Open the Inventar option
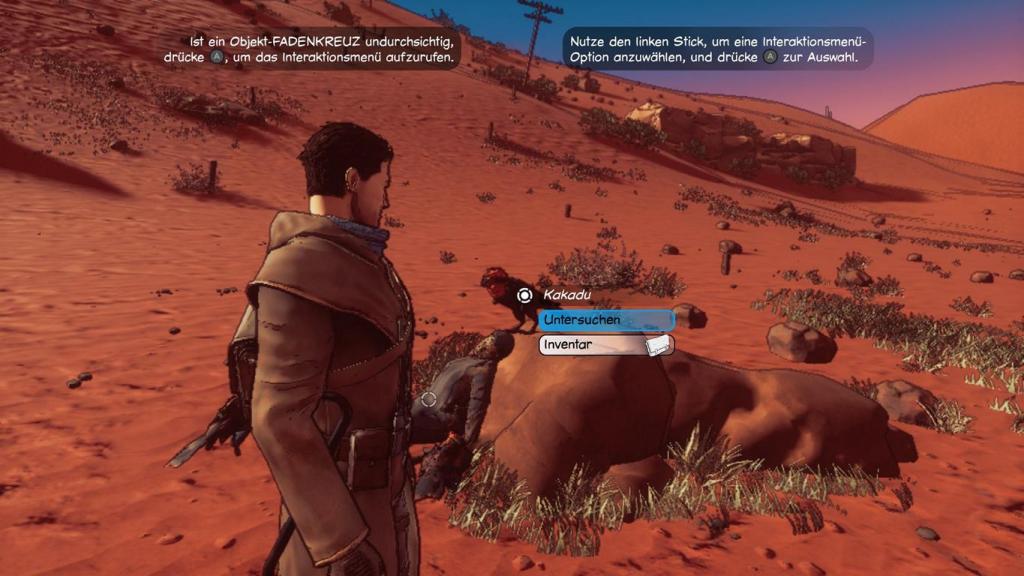1024x576 pixels. pos(605,345)
